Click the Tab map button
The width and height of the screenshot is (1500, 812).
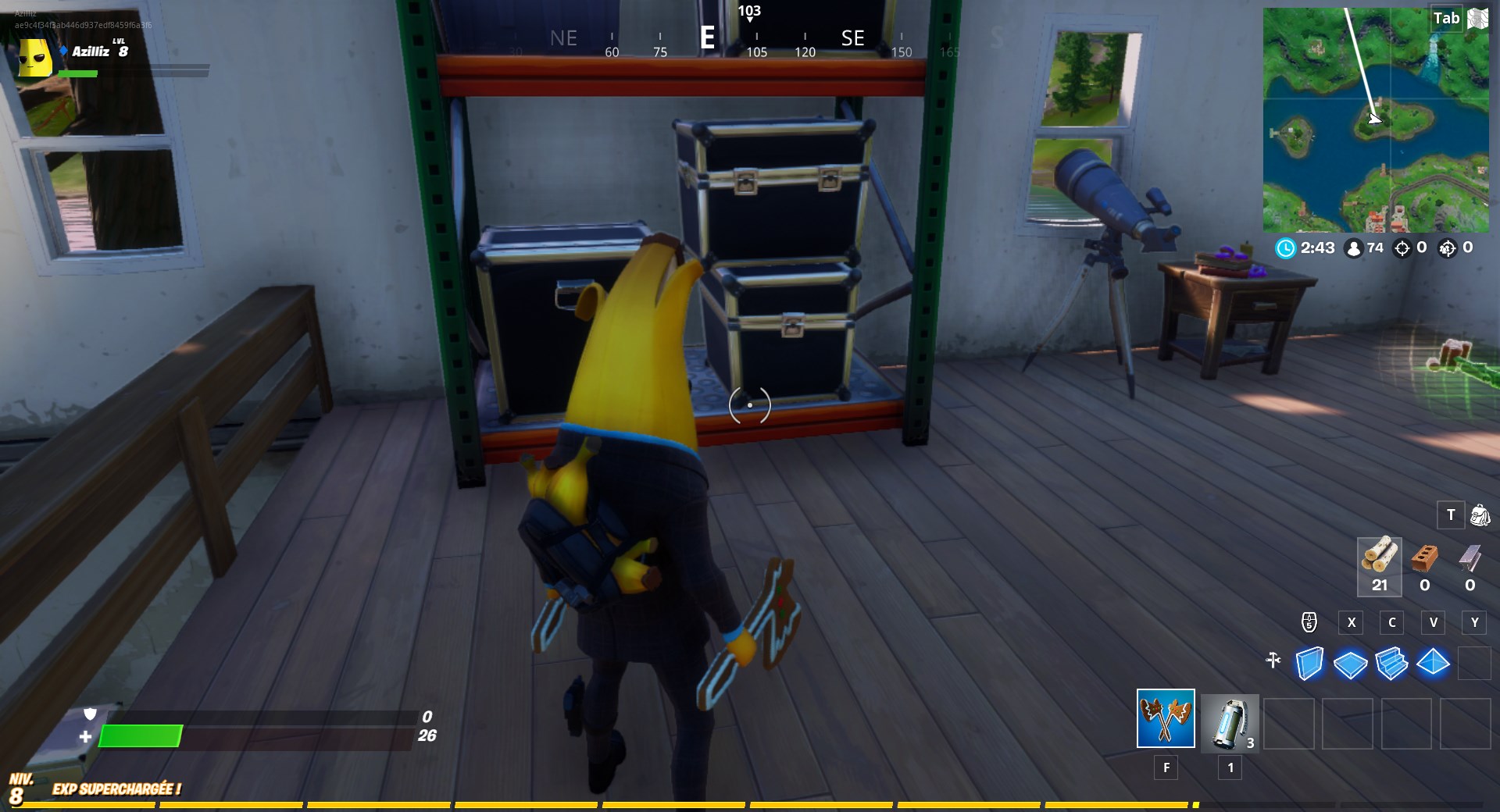[1446, 17]
